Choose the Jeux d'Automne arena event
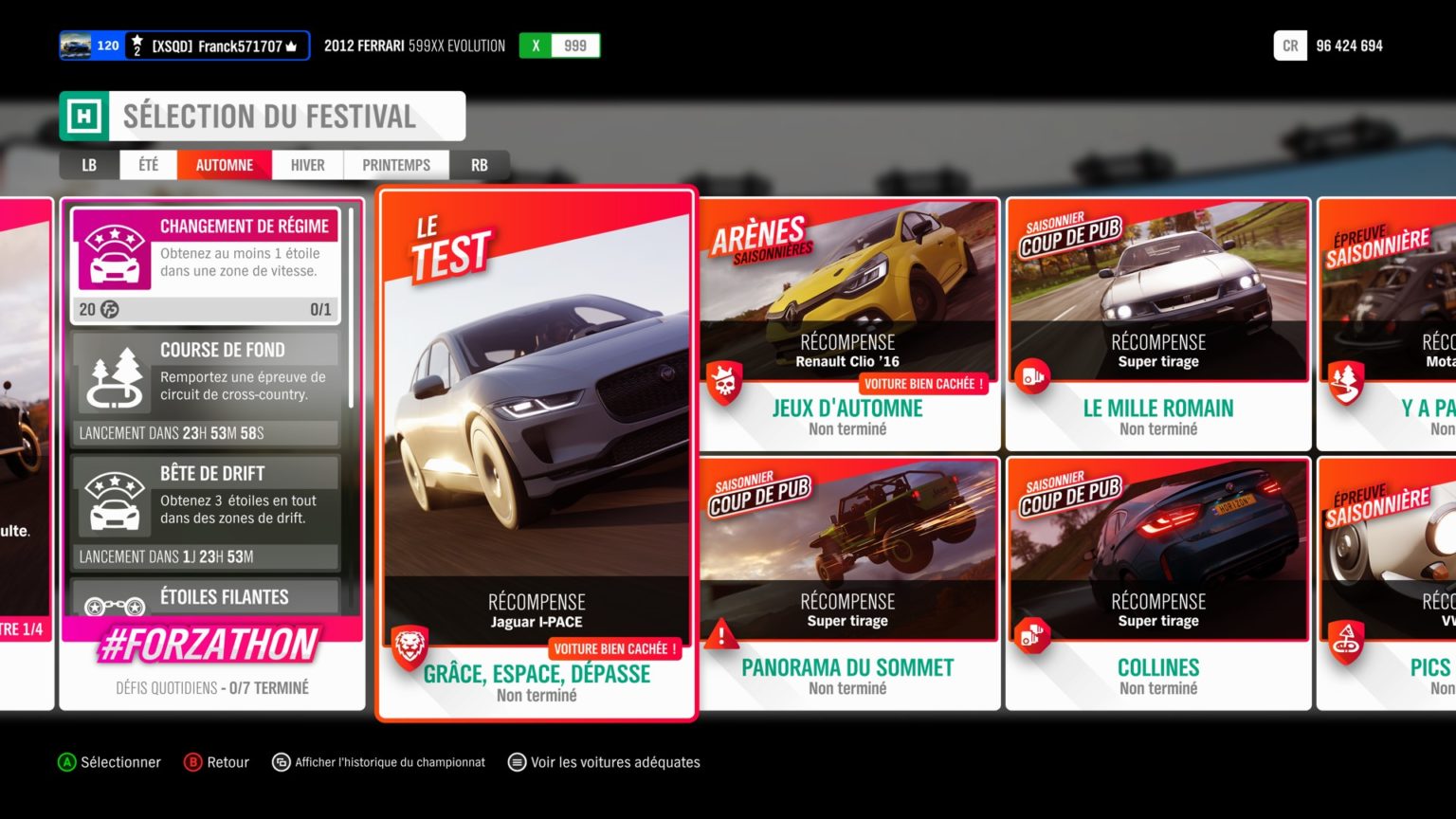The width and height of the screenshot is (1456, 819). [848, 324]
